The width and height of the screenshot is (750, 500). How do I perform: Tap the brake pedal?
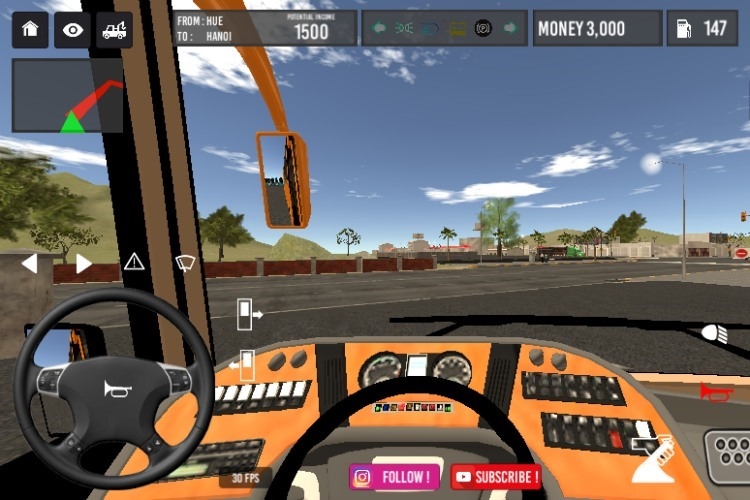tap(727, 455)
